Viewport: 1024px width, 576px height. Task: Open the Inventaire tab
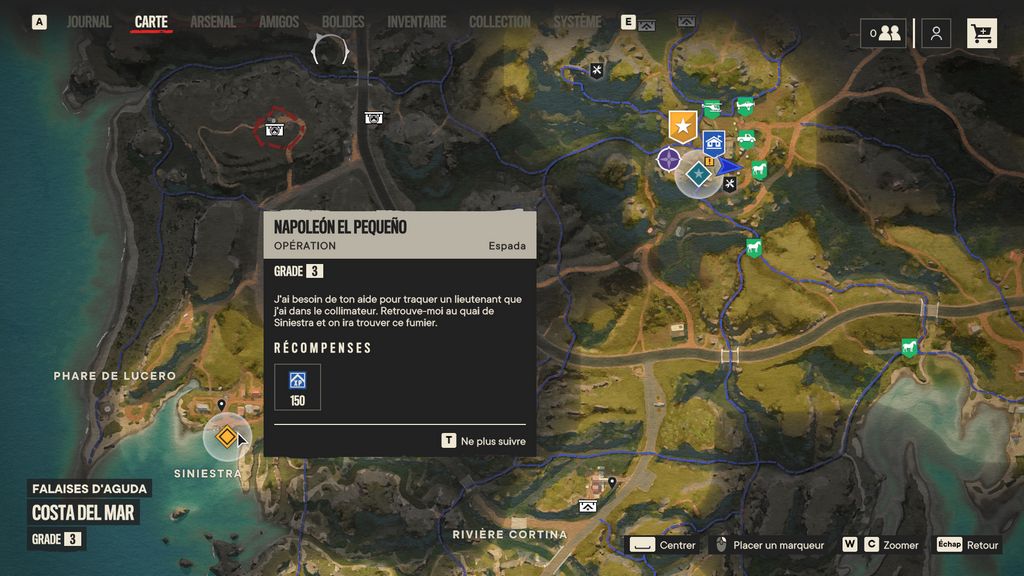(417, 21)
